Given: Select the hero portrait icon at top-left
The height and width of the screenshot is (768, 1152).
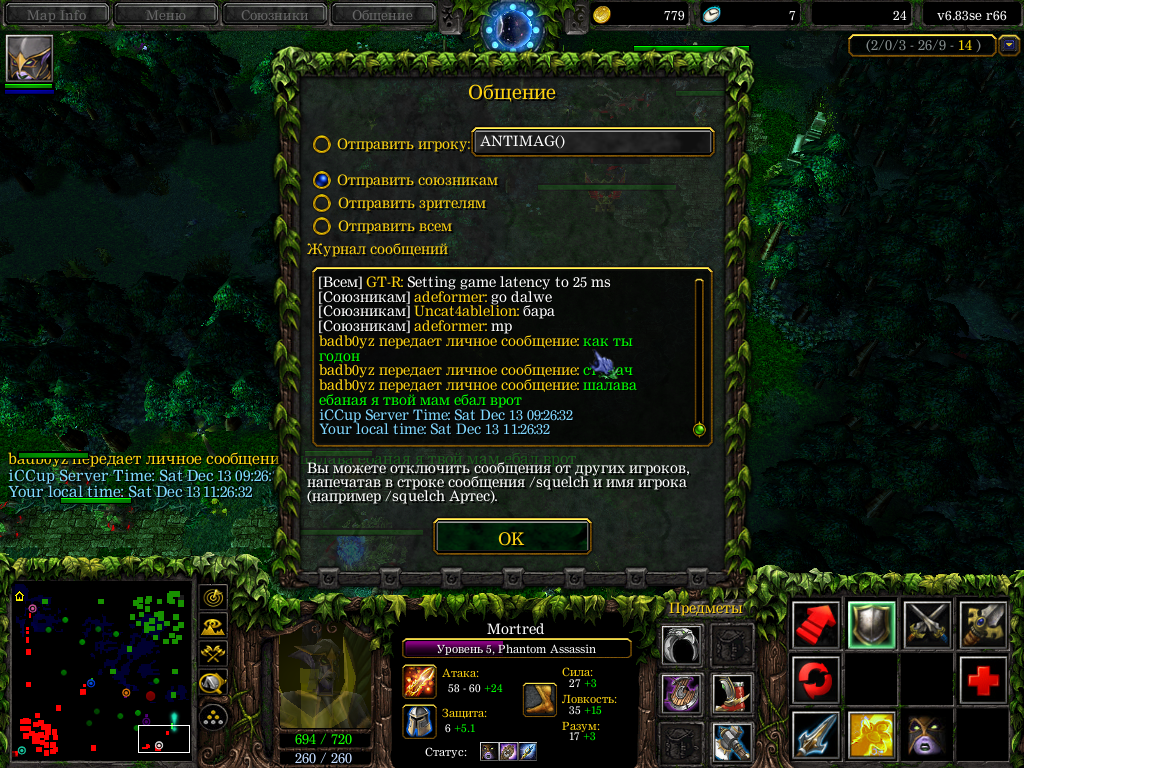Looking at the screenshot, I should (29, 59).
